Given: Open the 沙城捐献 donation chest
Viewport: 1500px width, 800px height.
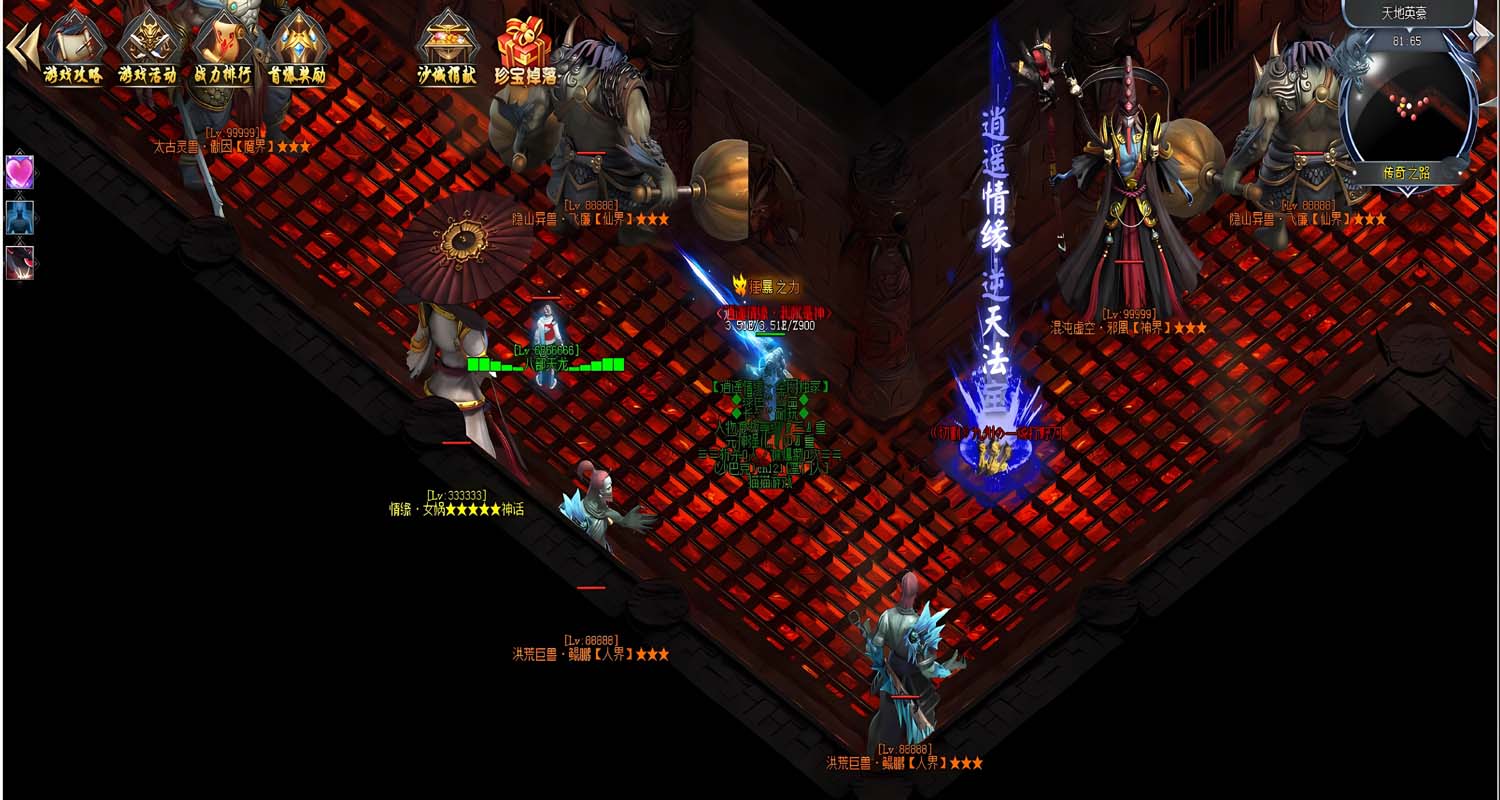Looking at the screenshot, I should point(446,48).
